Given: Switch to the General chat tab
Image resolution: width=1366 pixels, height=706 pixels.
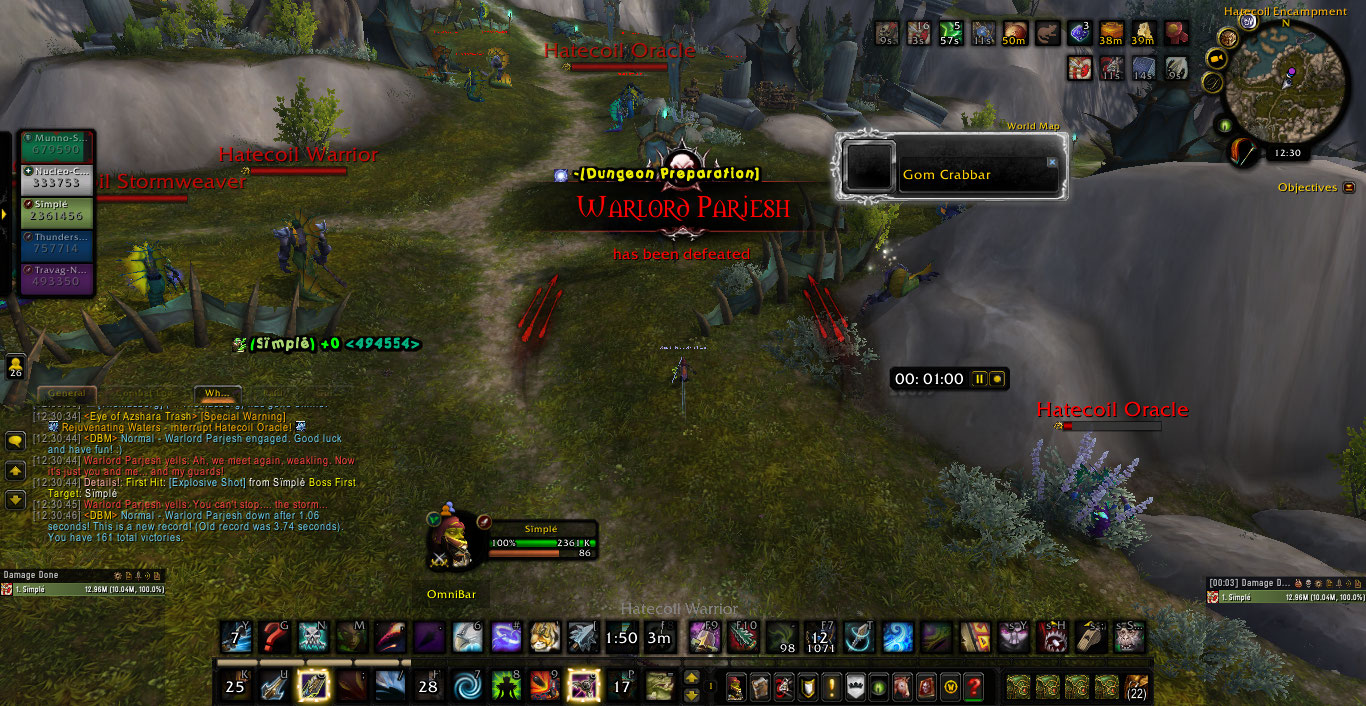Looking at the screenshot, I should click(x=67, y=394).
